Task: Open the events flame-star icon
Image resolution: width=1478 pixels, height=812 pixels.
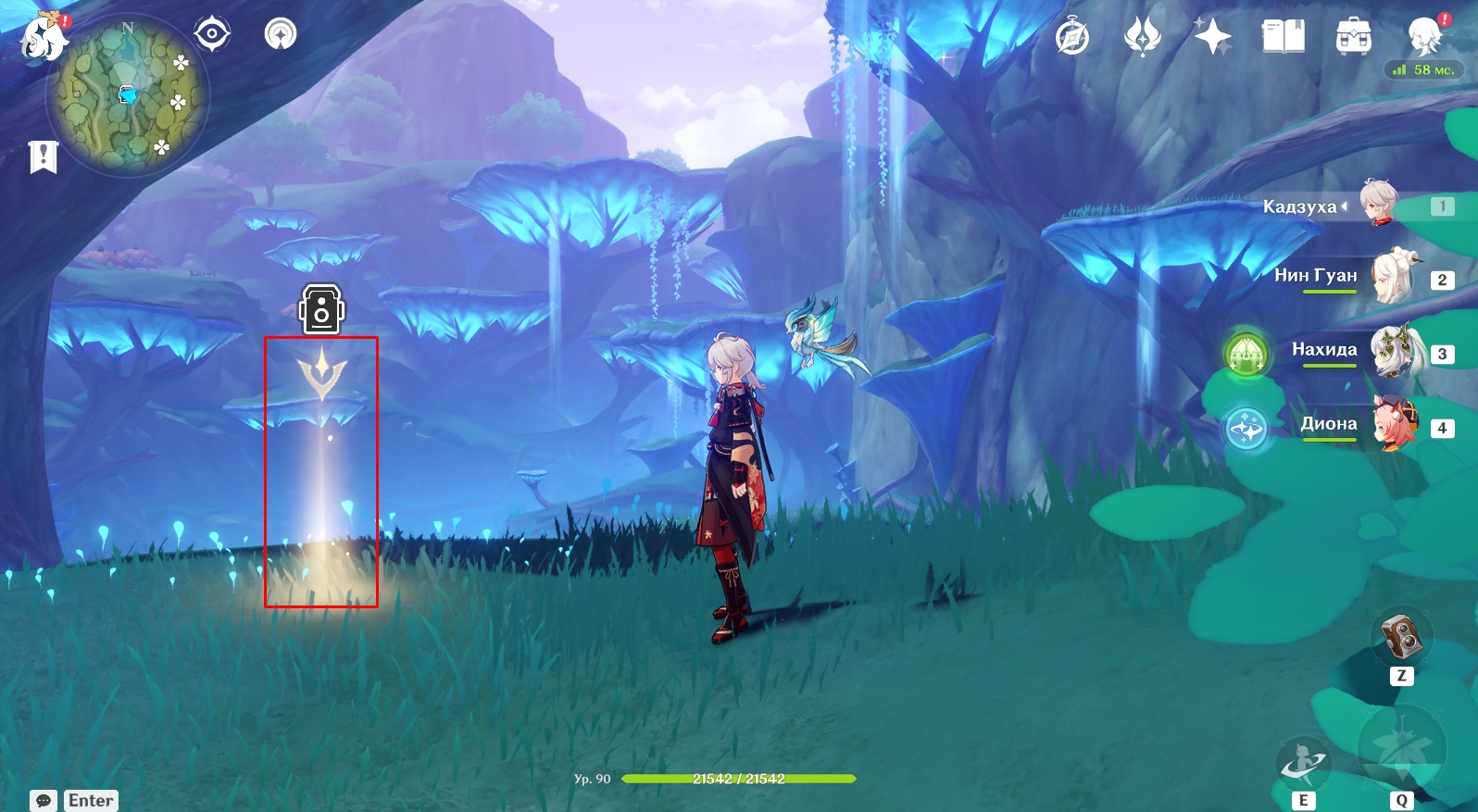Action: click(x=1142, y=37)
